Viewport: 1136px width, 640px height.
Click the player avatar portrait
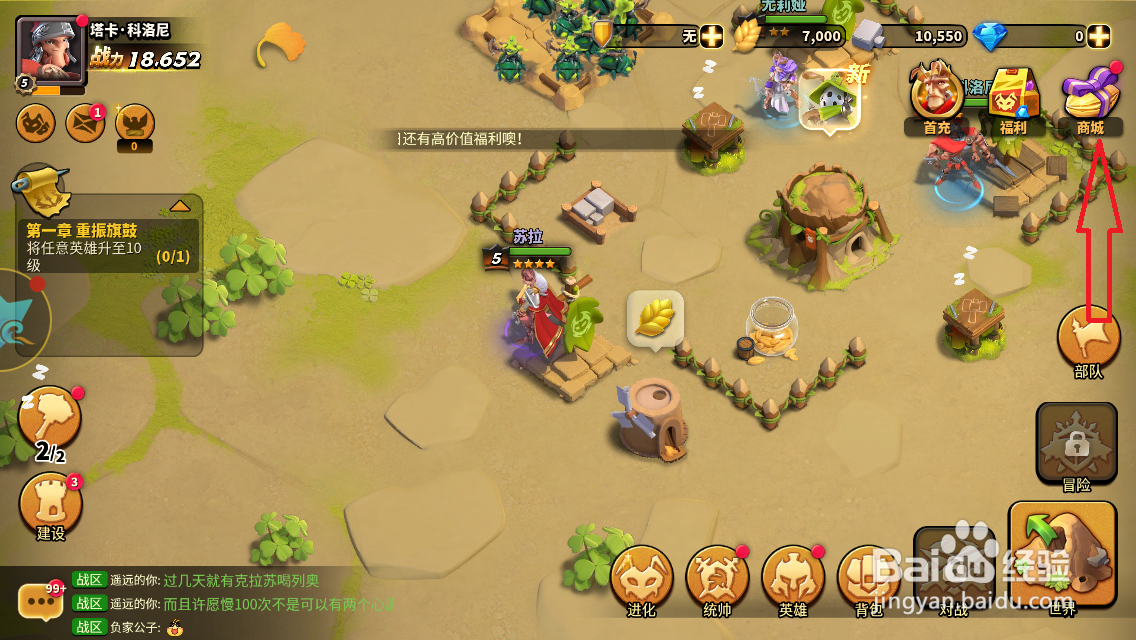coord(51,49)
